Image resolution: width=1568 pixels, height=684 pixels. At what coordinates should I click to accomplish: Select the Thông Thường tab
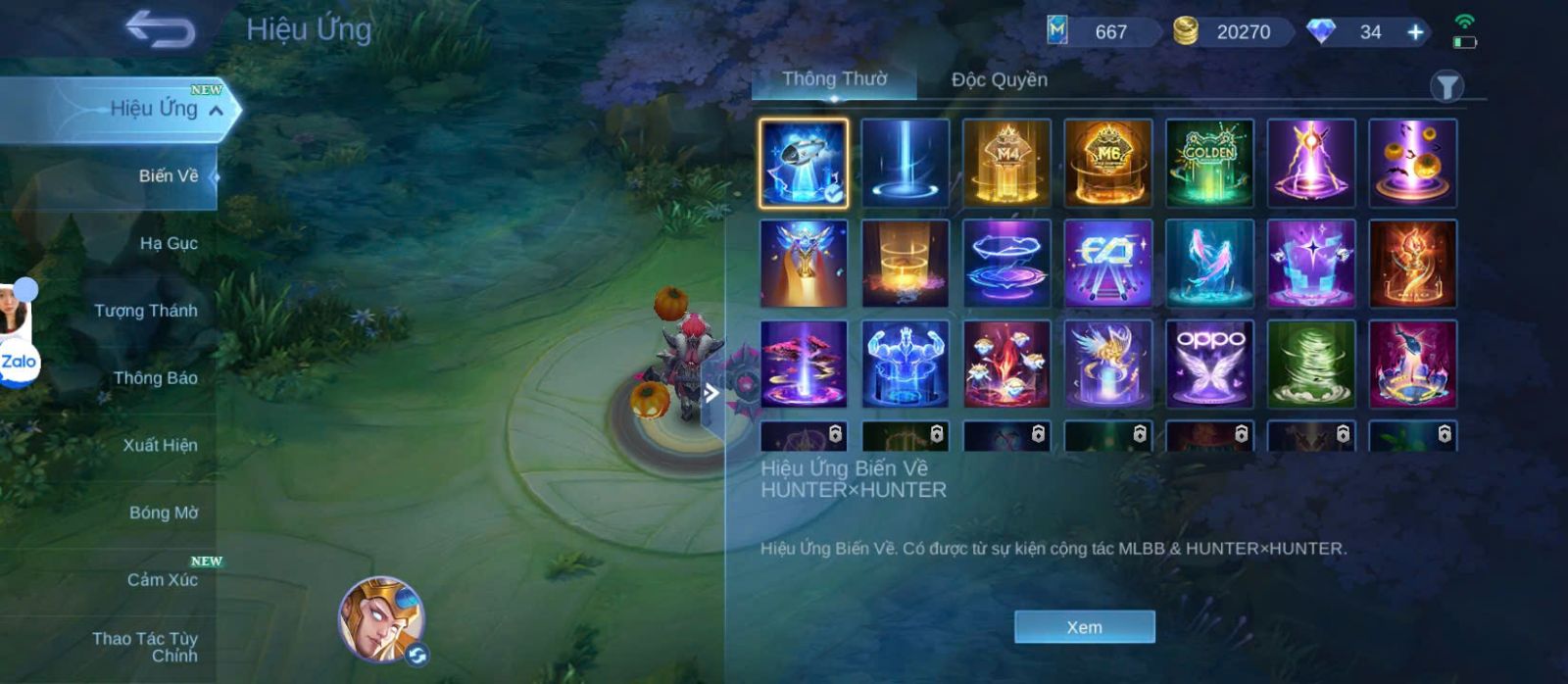(834, 79)
